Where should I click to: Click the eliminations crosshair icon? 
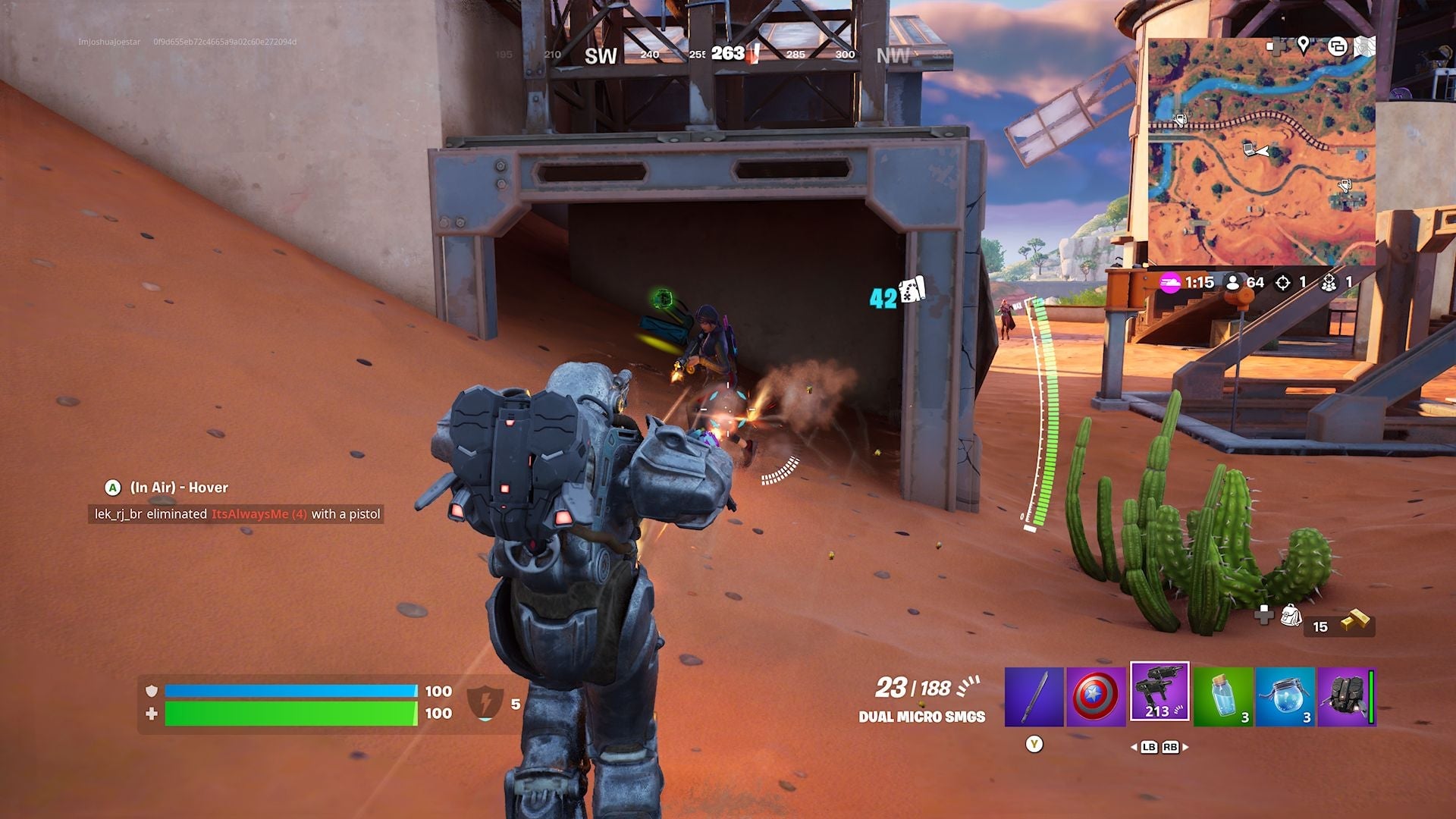pos(1283,282)
